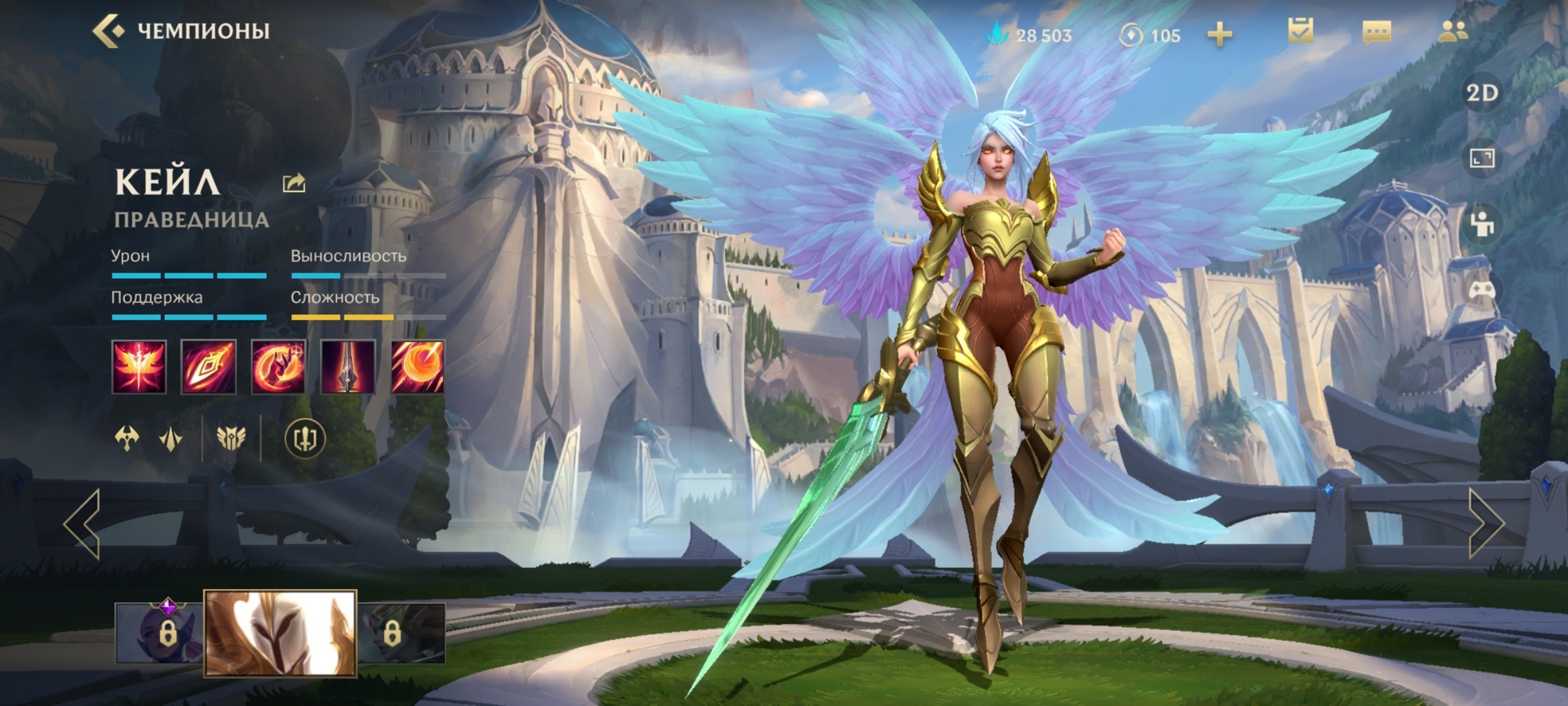Open the ultimate ability with fiery orb
This screenshot has height=706, width=1568.
[x=417, y=367]
